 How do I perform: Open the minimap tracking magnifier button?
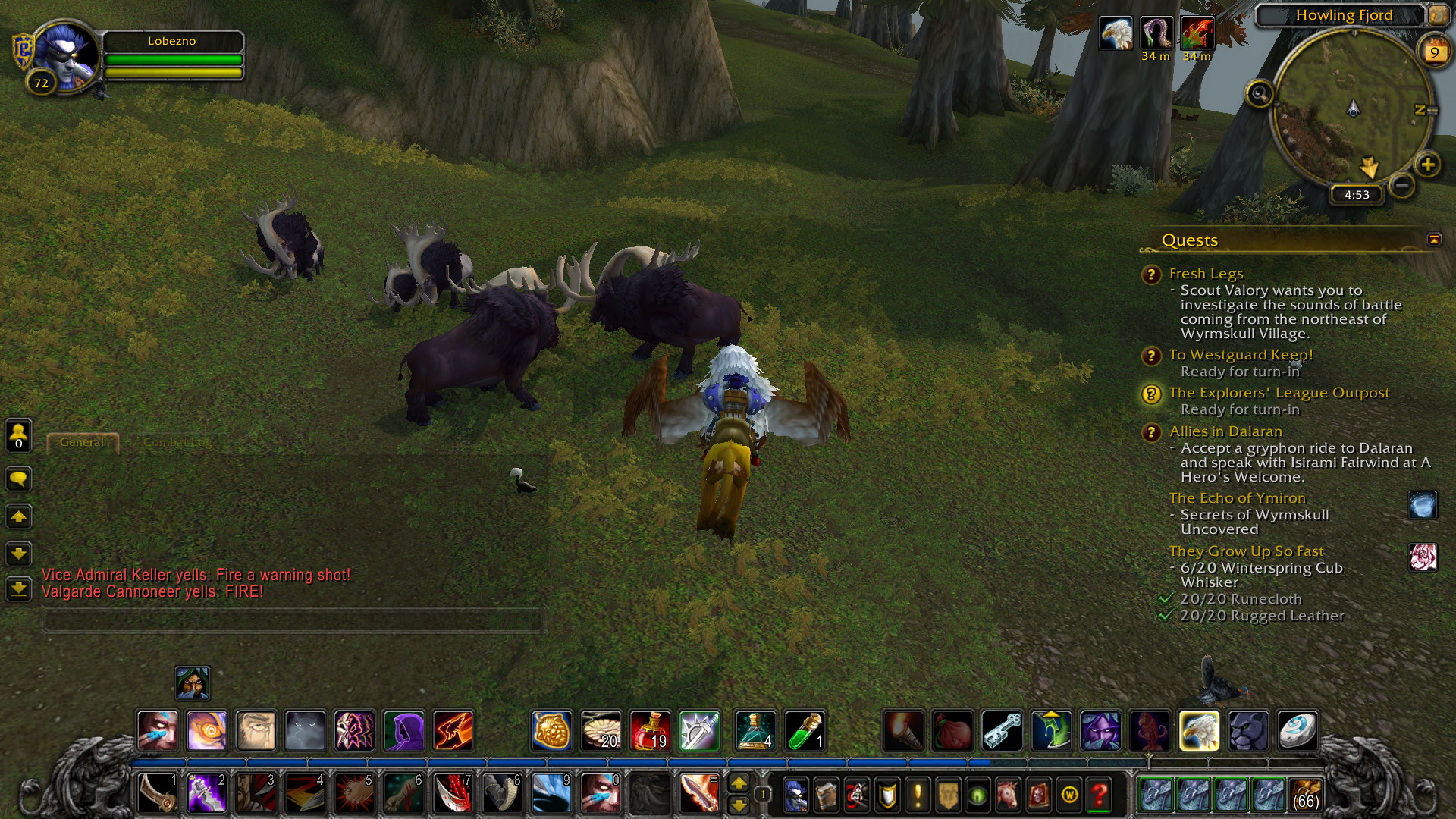(x=1260, y=94)
